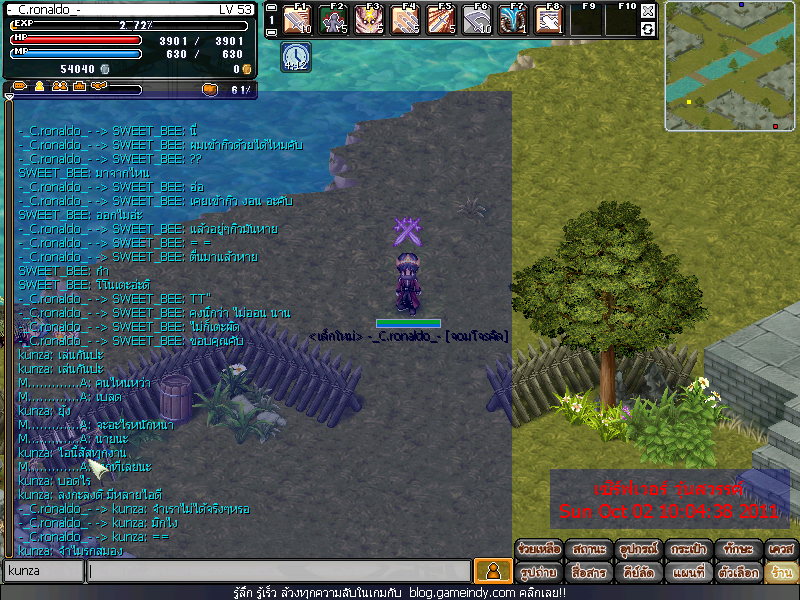Open the สื่อสาร communication menu
This screenshot has height=600, width=800.
coord(589,573)
